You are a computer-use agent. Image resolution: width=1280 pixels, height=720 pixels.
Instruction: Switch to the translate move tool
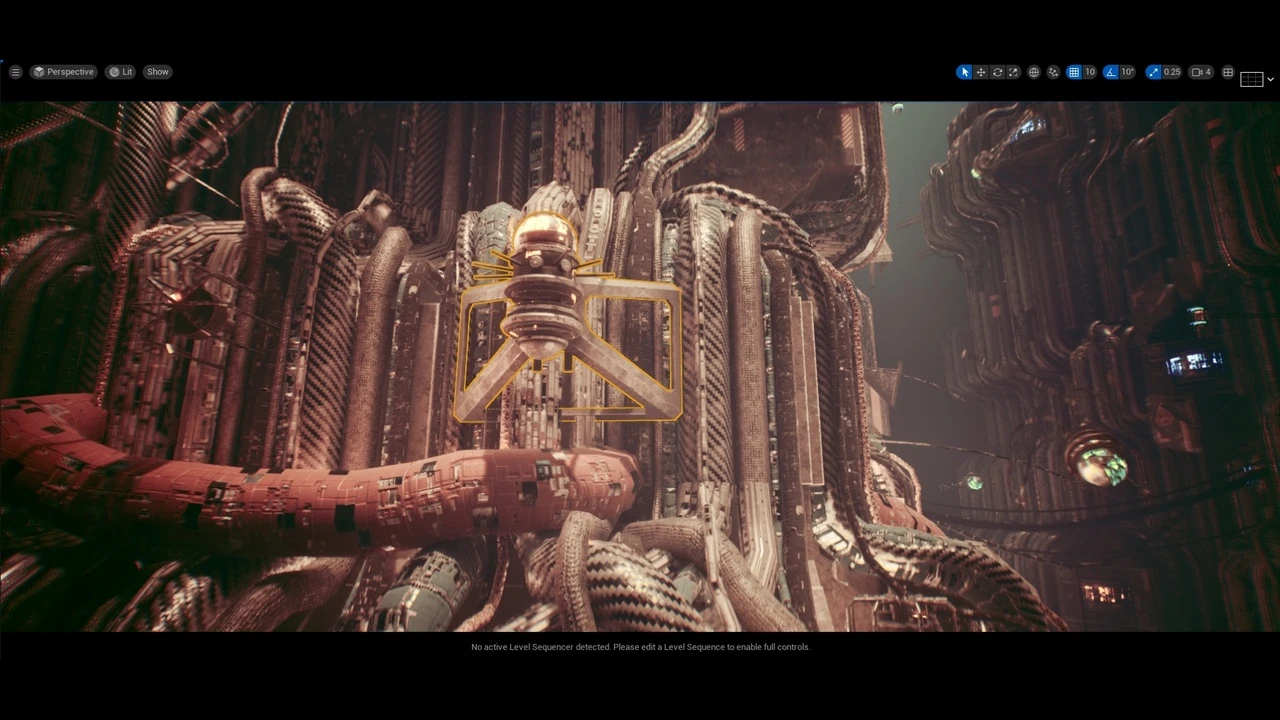coord(981,72)
